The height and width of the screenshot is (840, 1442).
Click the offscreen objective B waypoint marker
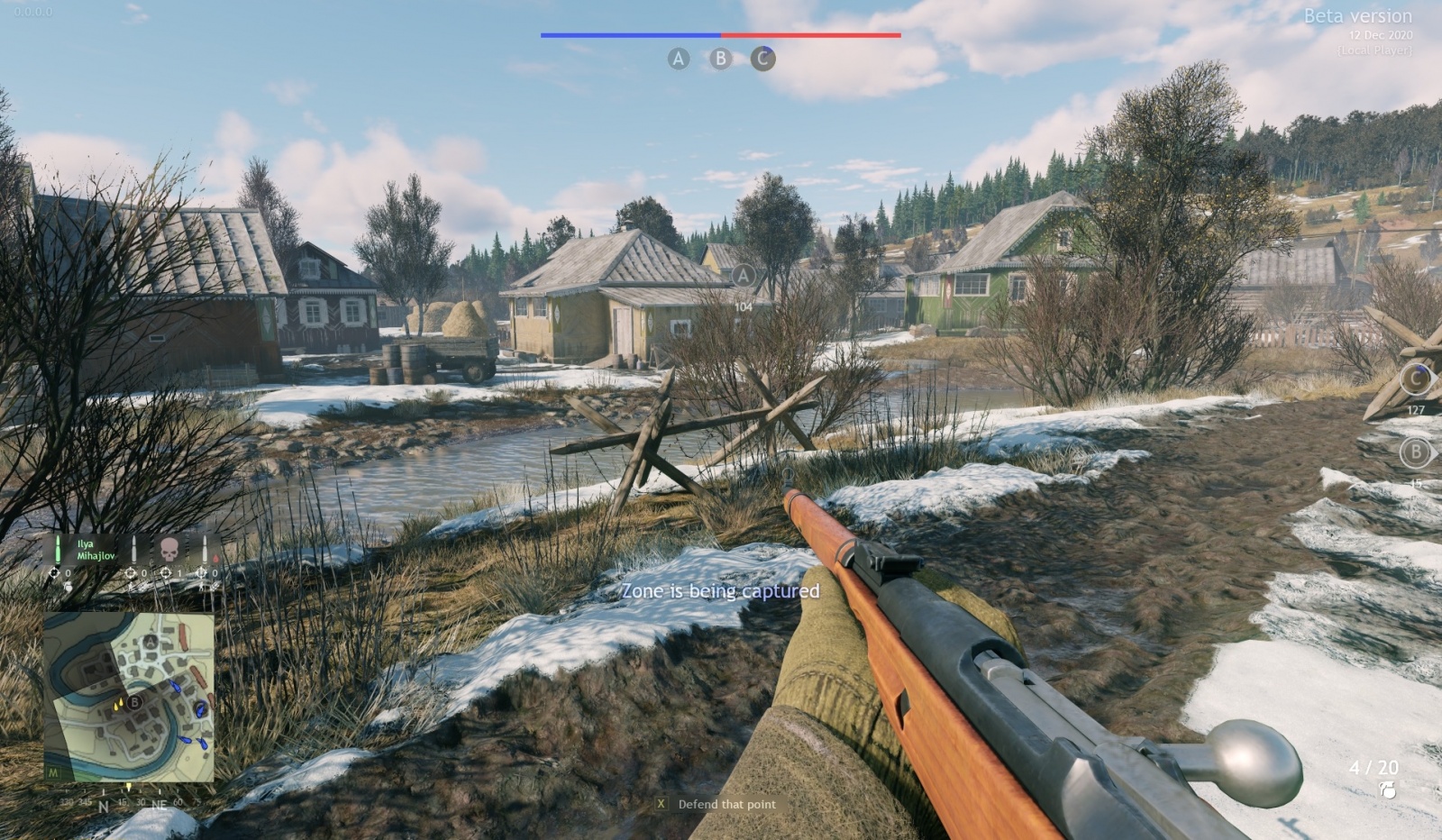click(x=1415, y=452)
